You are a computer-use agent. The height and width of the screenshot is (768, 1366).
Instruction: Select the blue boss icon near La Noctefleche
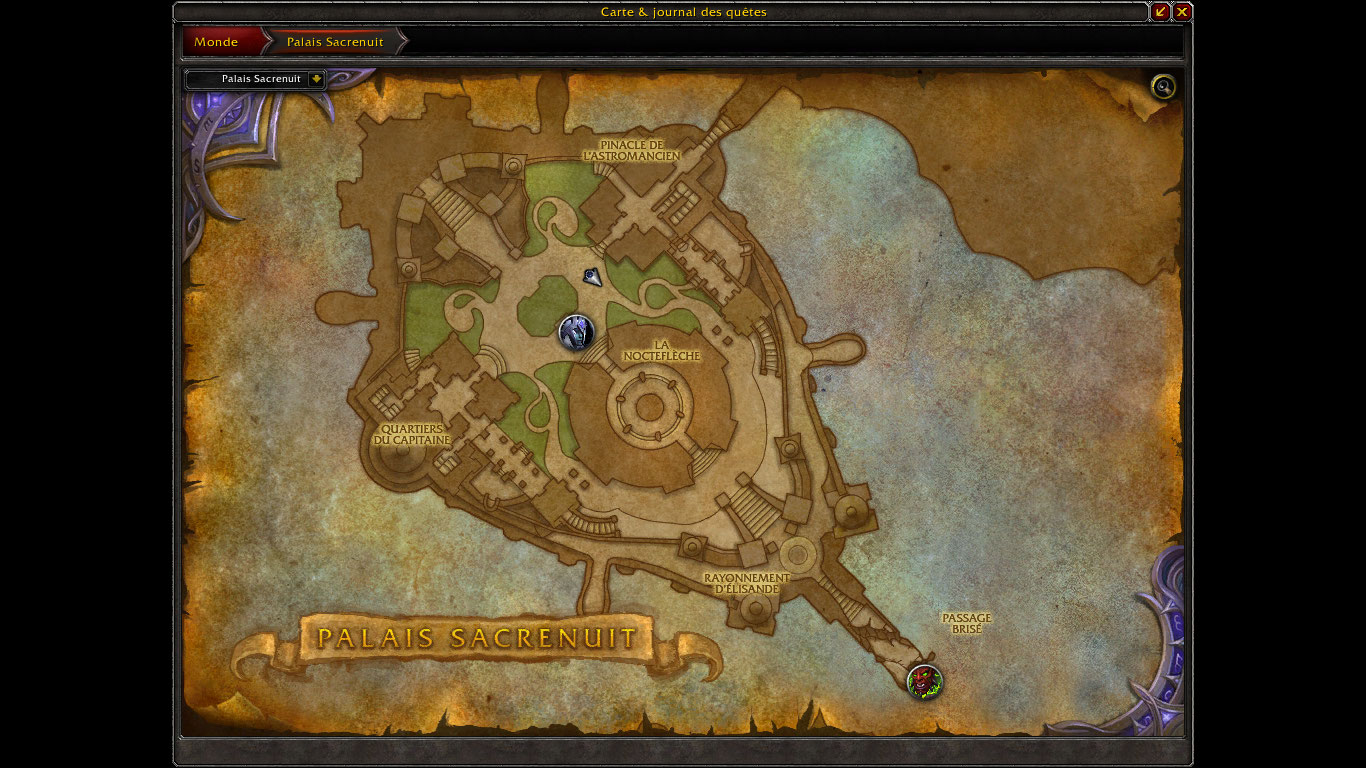(x=576, y=332)
